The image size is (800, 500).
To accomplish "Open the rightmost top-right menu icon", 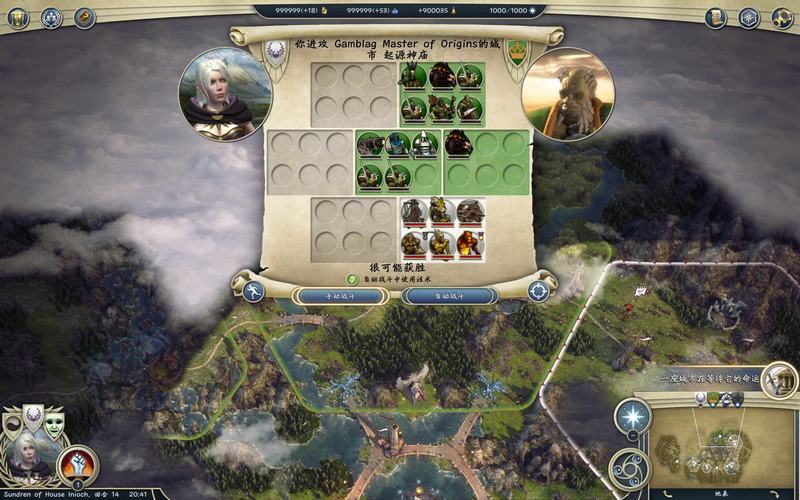I will click(x=779, y=17).
